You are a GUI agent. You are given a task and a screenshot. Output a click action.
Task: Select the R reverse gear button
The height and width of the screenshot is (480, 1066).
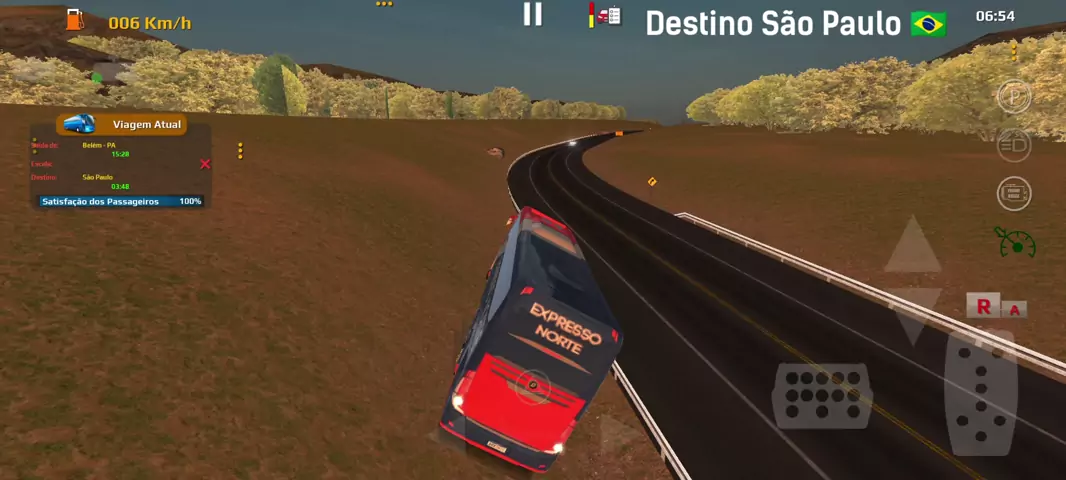coord(983,306)
